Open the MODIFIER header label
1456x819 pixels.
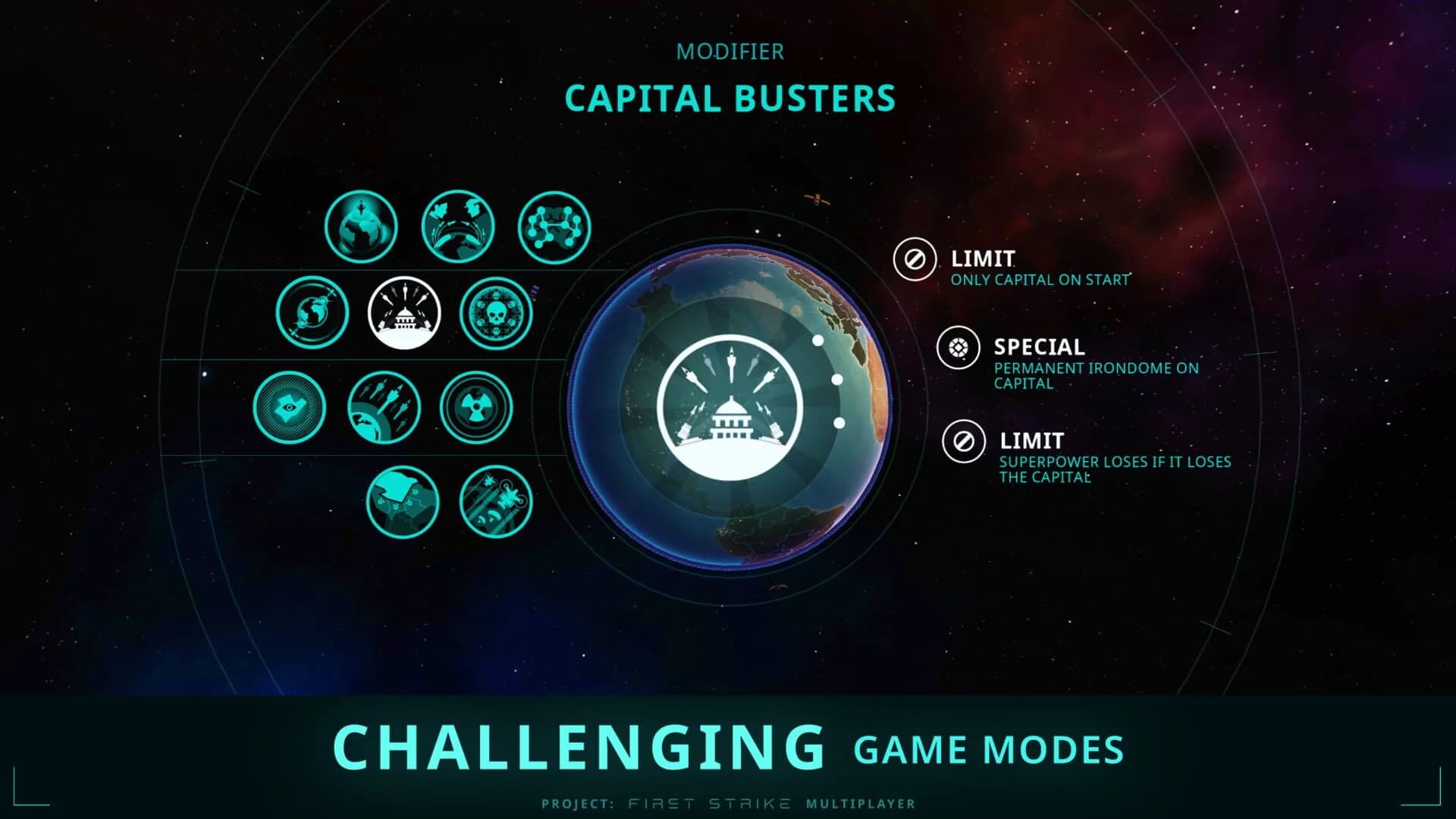click(x=730, y=52)
